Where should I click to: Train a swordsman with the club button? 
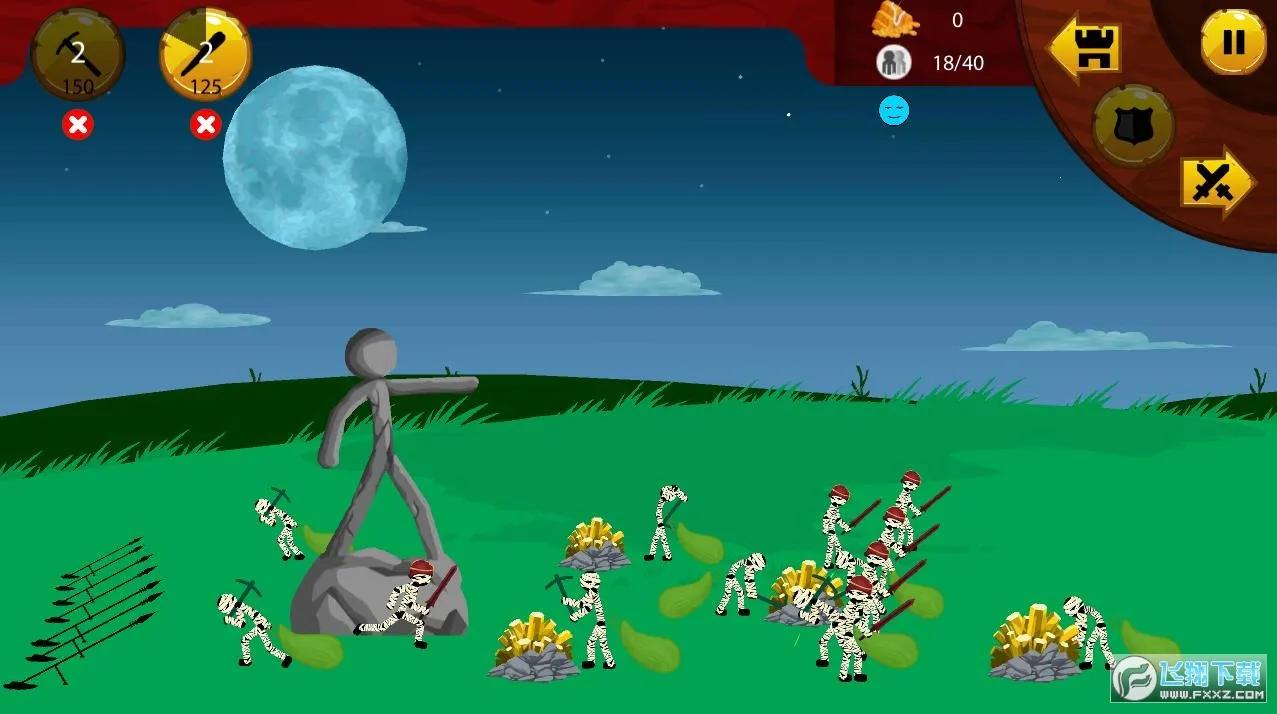205,55
